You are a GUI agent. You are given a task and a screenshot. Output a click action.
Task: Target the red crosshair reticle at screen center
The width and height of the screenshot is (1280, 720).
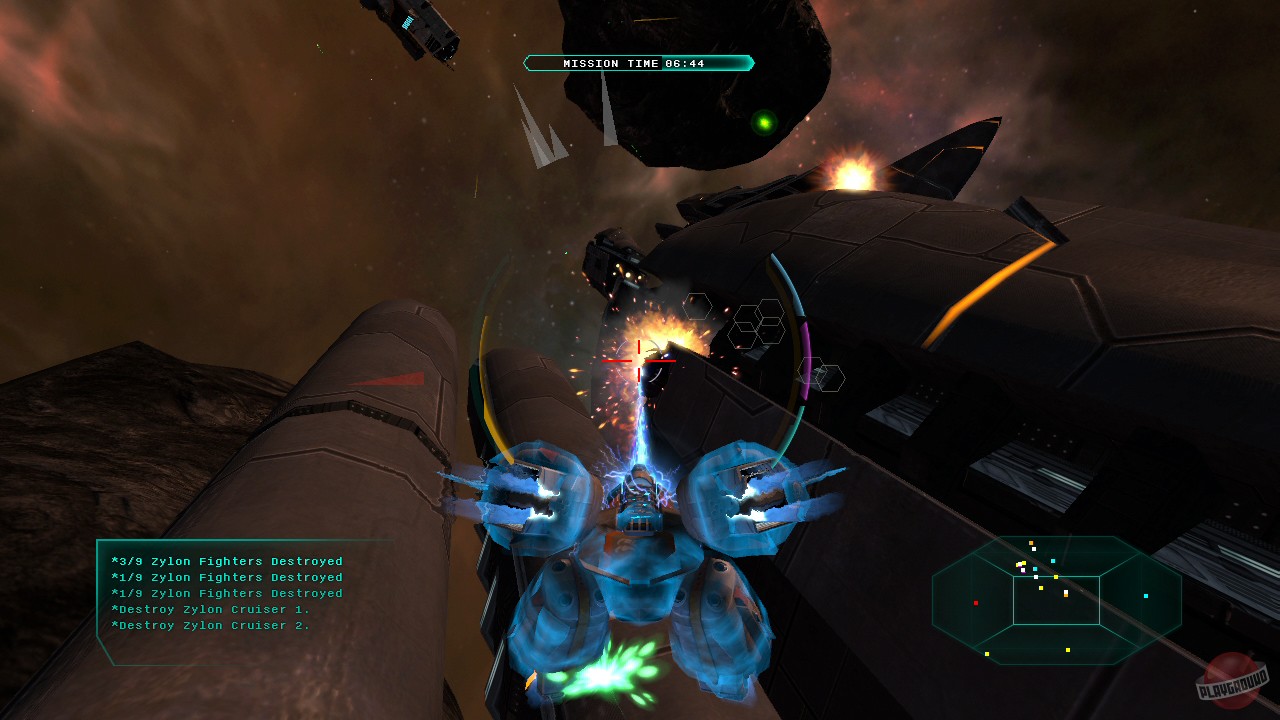click(641, 361)
